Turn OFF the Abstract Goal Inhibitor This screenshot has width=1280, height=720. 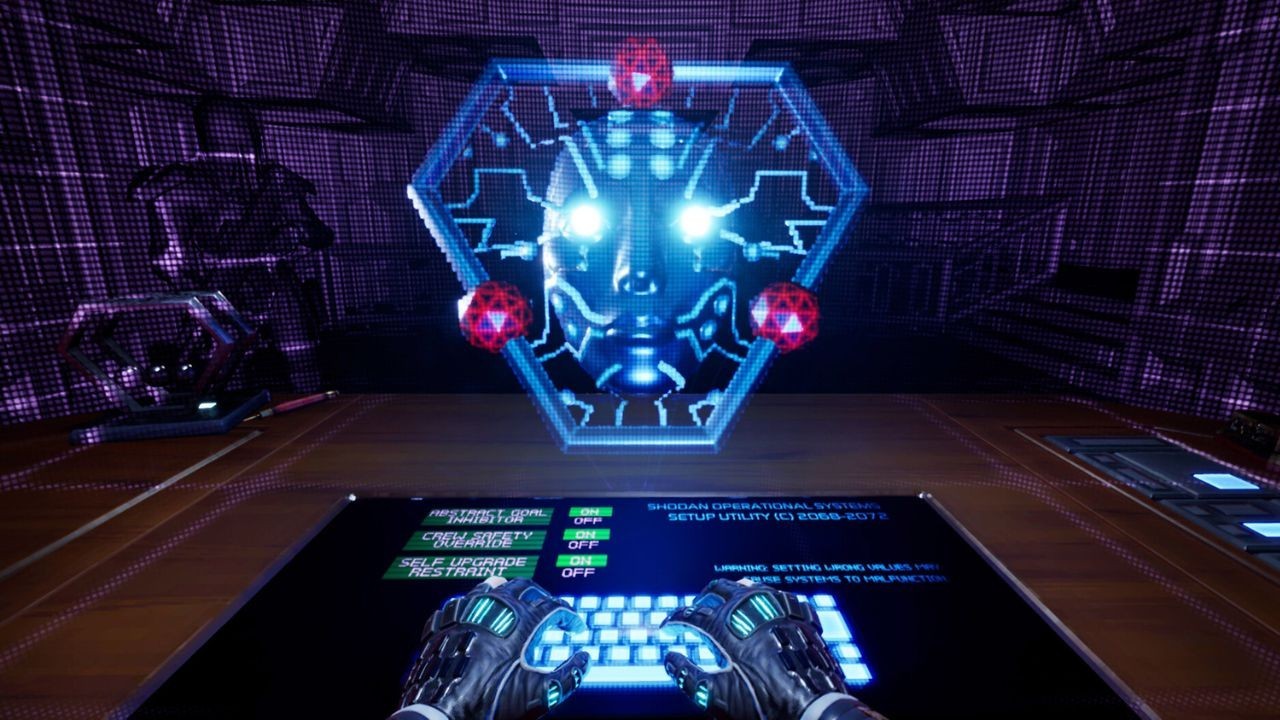pyautogui.click(x=588, y=522)
